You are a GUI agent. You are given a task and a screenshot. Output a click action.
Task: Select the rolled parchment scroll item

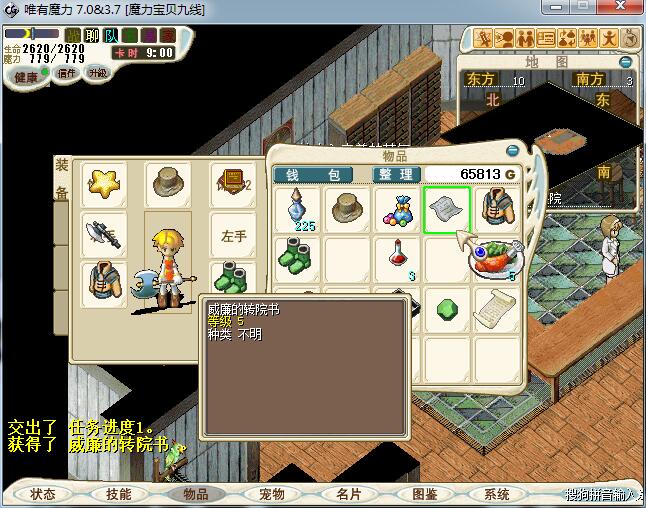click(496, 309)
